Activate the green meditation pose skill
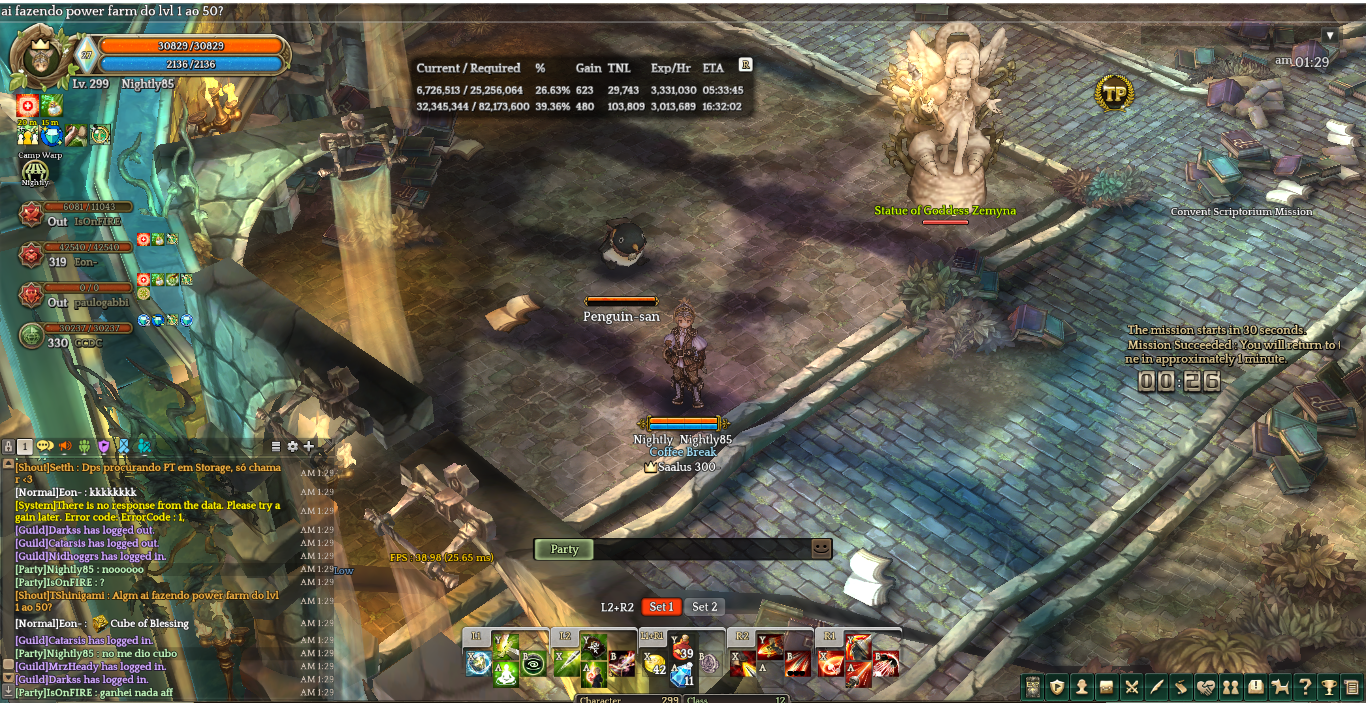1366x703 pixels. point(505,675)
